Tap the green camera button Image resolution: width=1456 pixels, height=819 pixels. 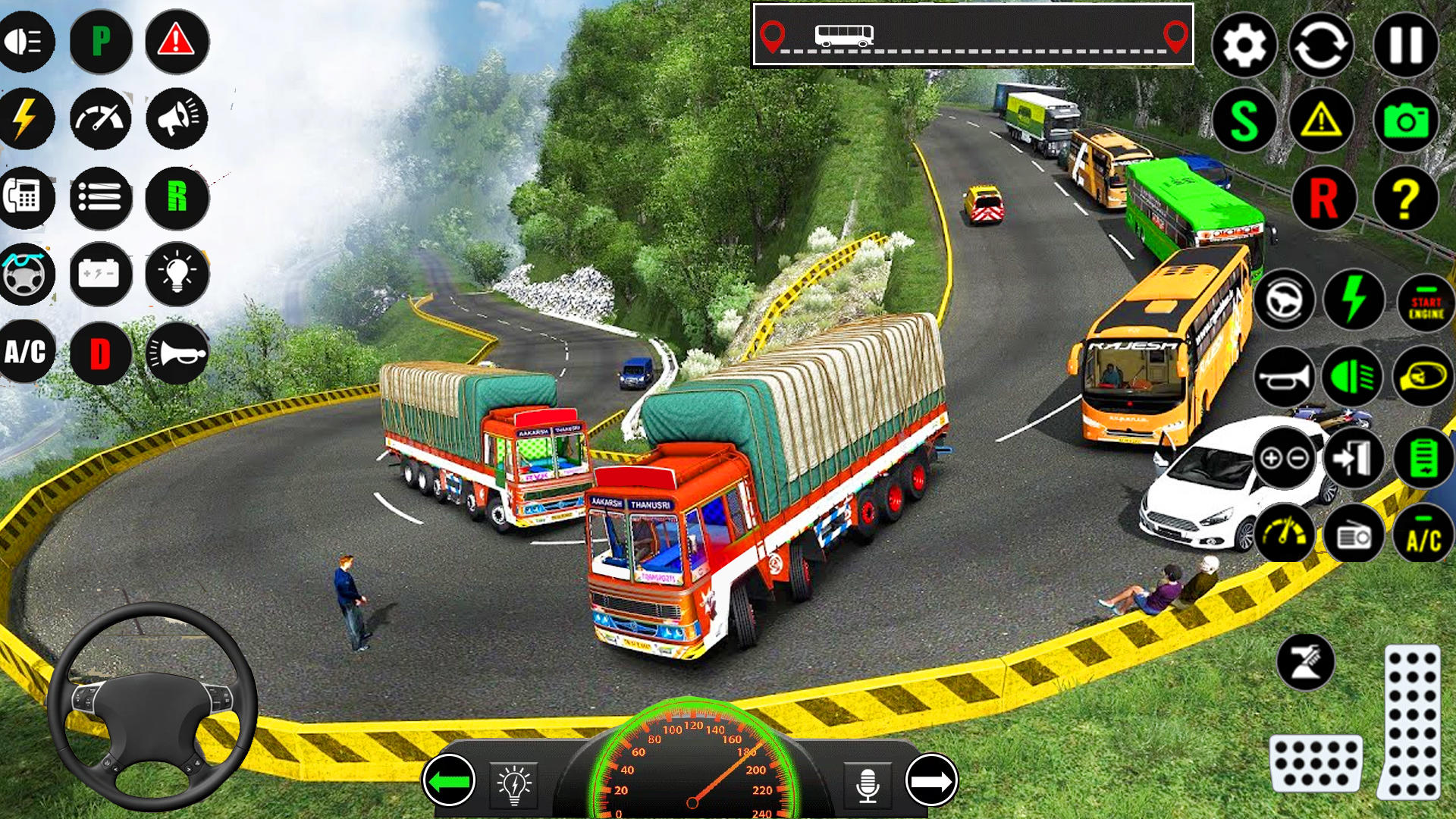coord(1405,121)
